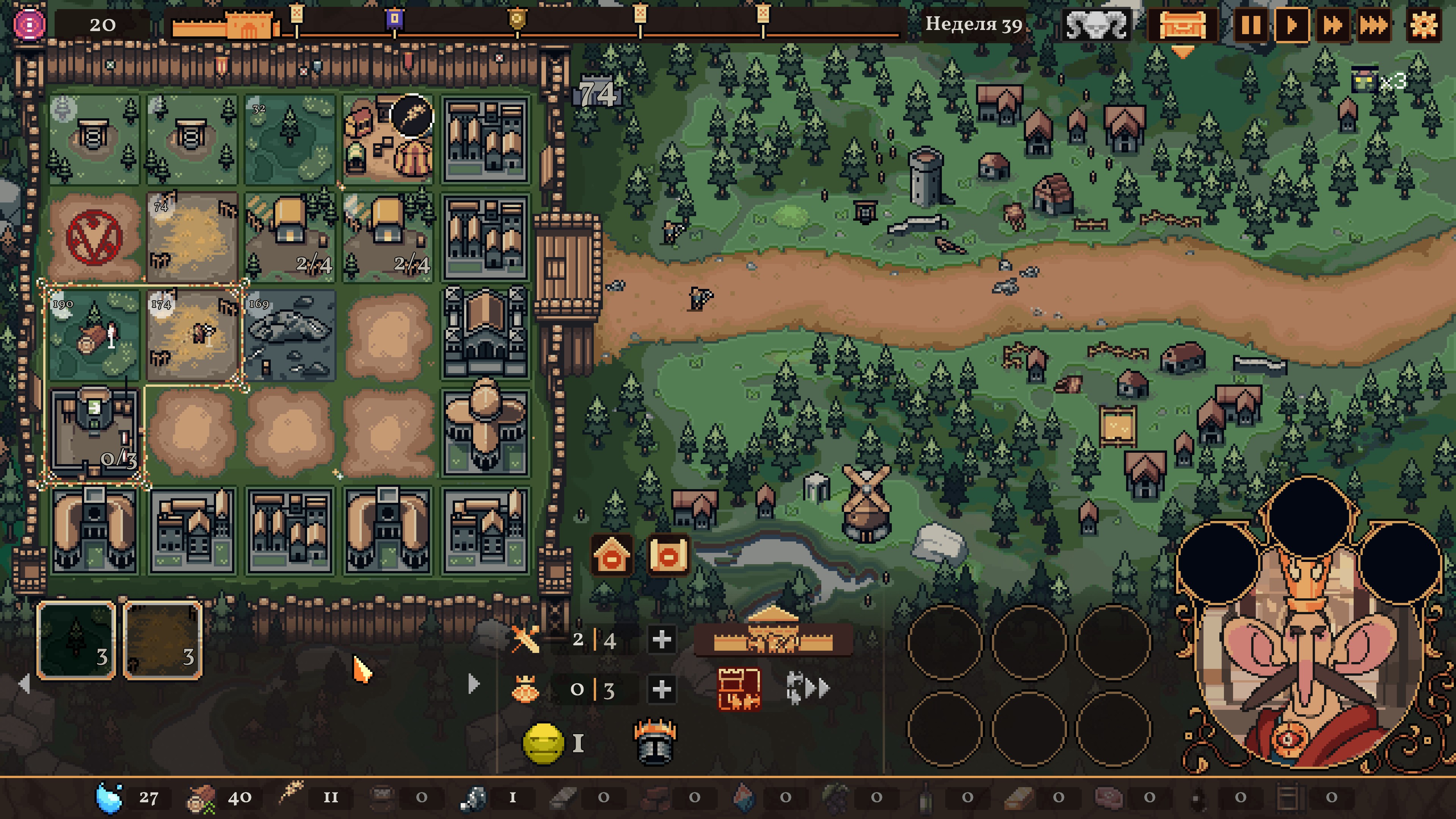Select the wheat field tile card
This screenshot has height=819, width=1456.
coord(163,639)
